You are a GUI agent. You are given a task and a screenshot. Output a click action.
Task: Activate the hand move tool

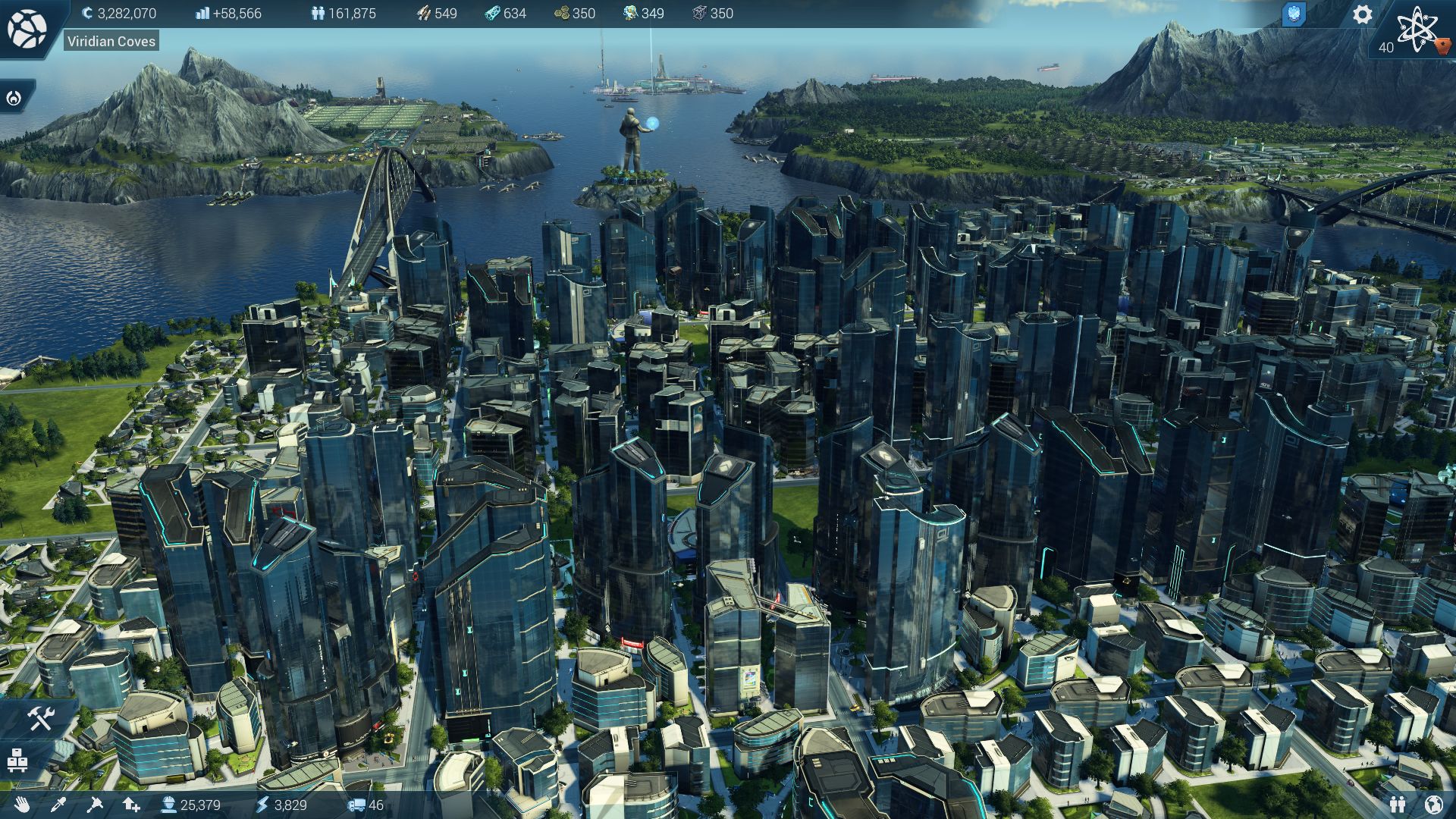click(21, 805)
